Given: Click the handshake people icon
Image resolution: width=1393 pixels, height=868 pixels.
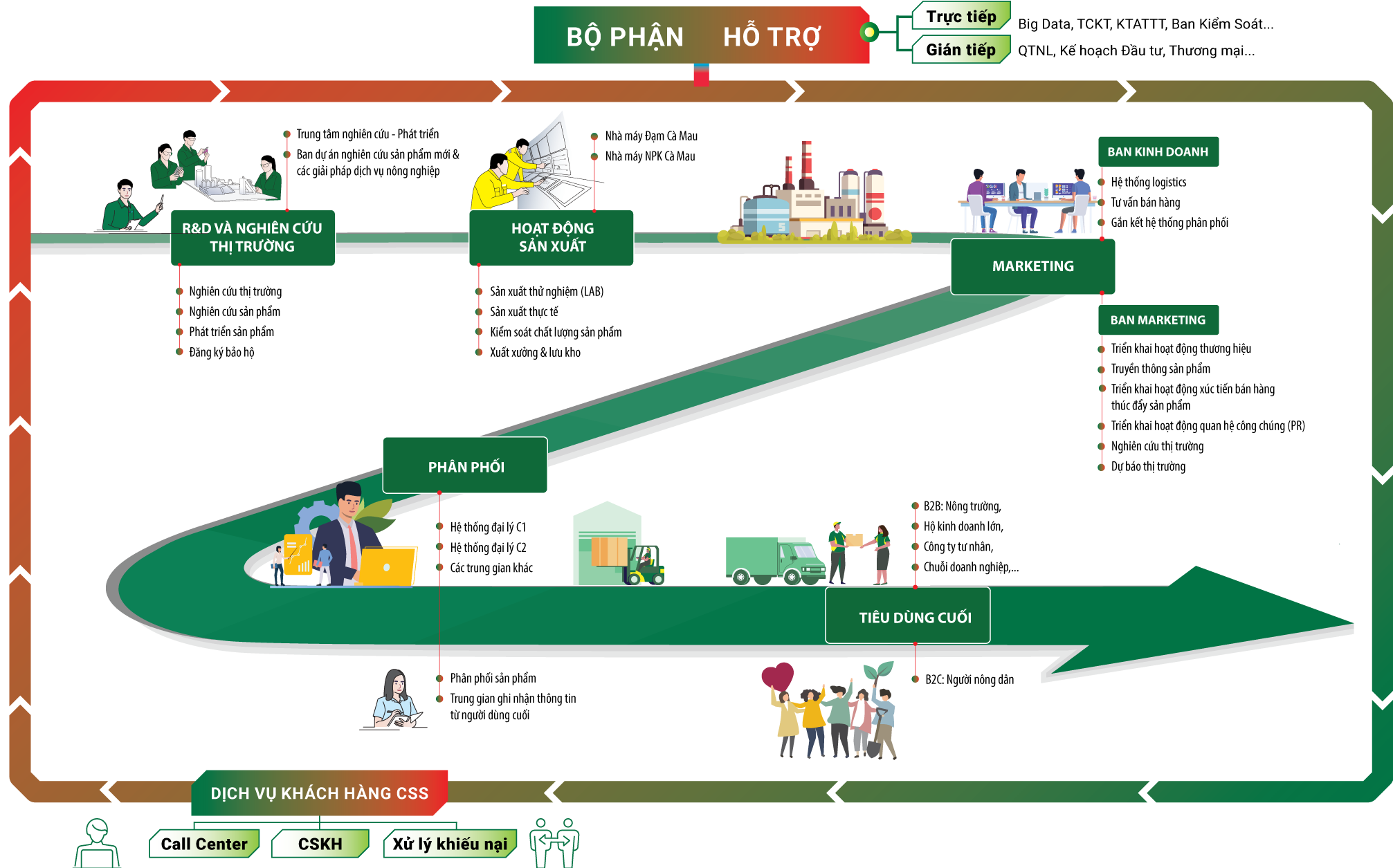Looking at the screenshot, I should point(554,842).
